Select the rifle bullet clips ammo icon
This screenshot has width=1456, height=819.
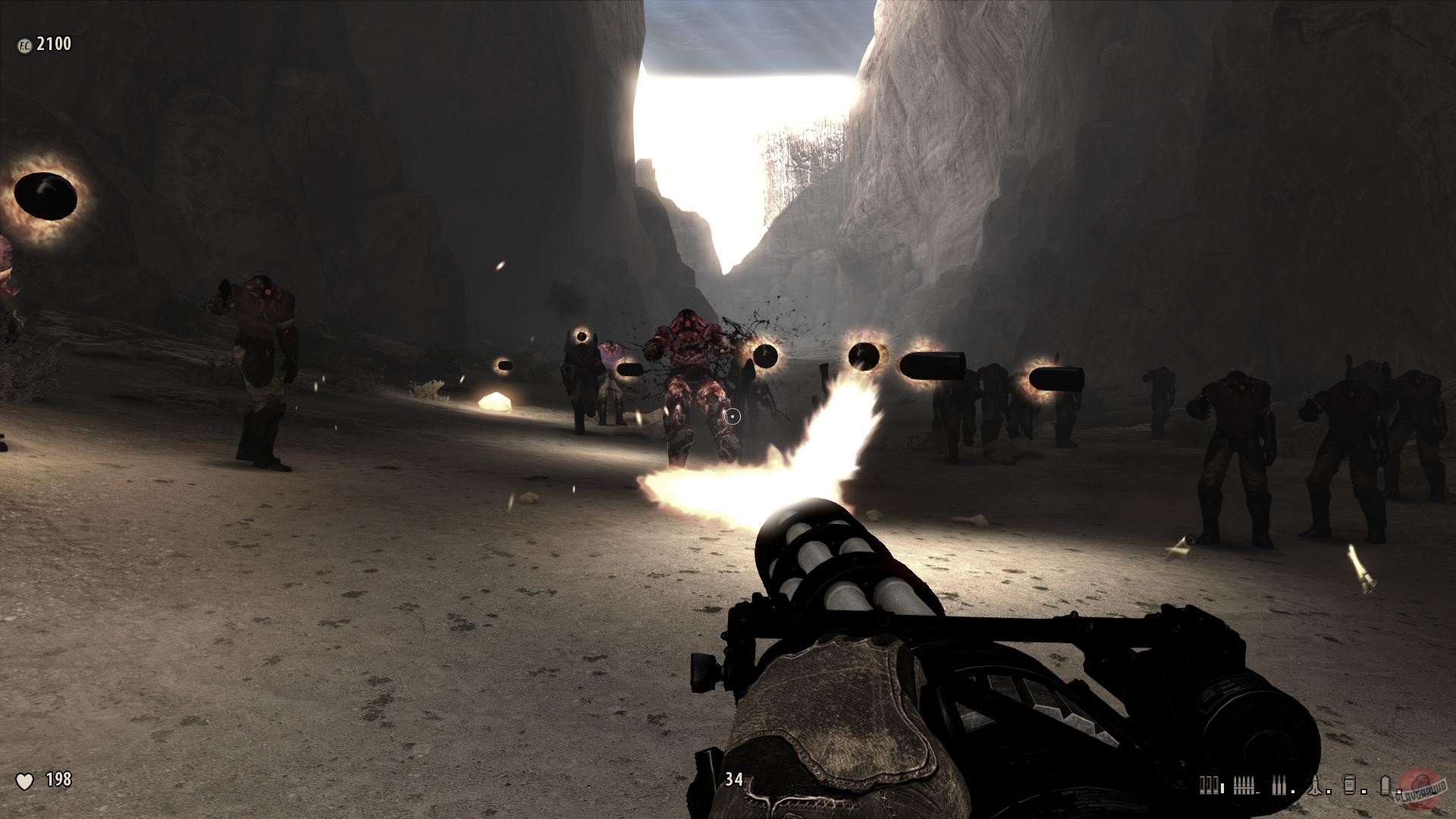[x=1244, y=785]
